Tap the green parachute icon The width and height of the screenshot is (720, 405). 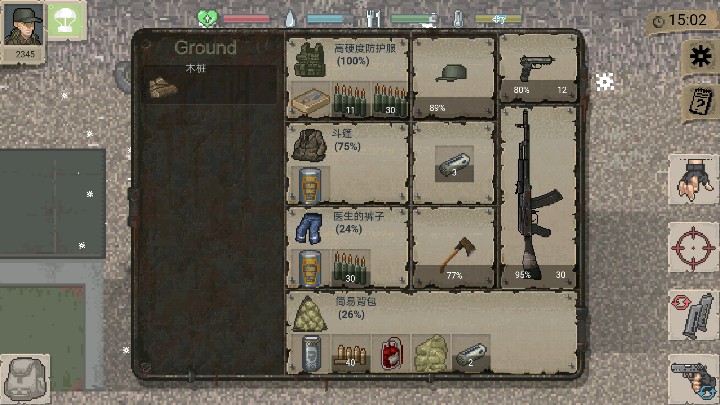[x=67, y=19]
